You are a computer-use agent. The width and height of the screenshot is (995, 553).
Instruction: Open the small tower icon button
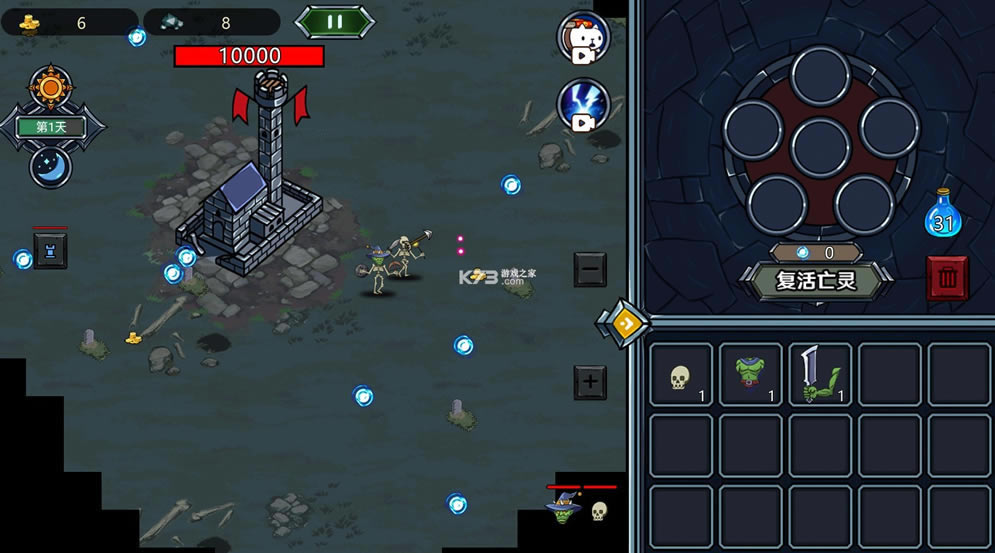pos(50,250)
